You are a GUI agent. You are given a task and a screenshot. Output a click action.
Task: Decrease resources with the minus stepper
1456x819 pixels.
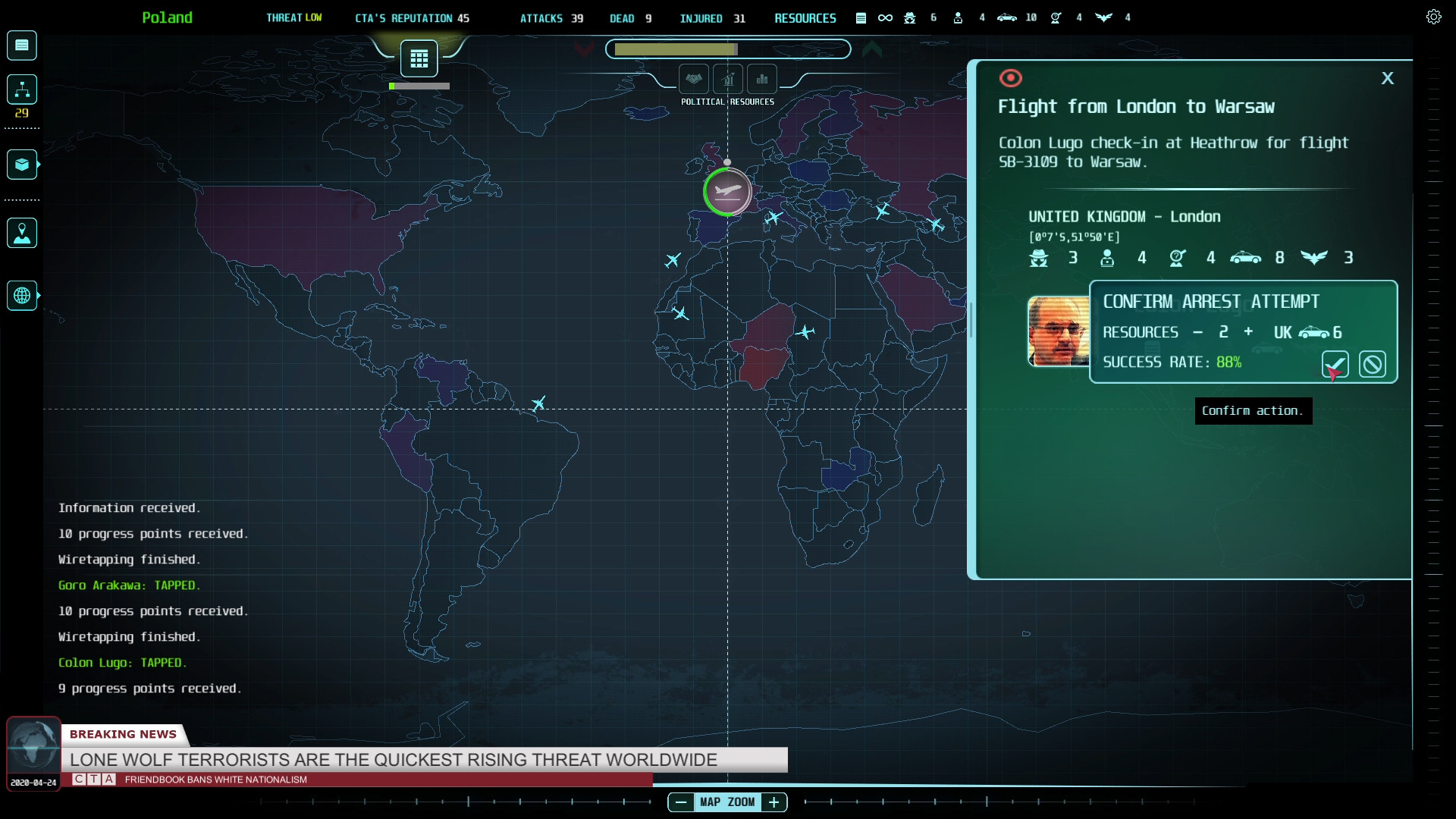[1198, 332]
